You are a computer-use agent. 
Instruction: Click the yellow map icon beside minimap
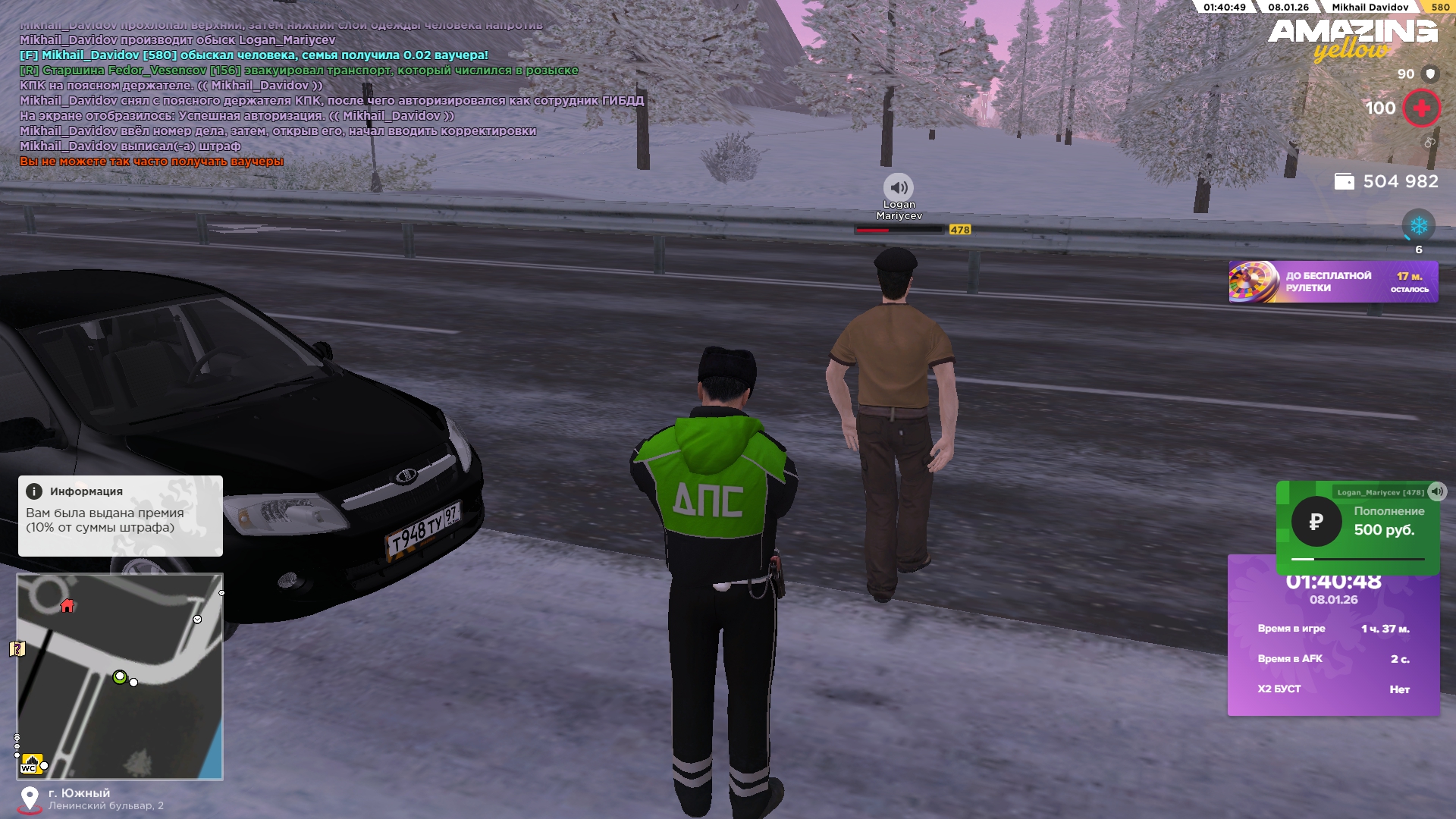[17, 648]
